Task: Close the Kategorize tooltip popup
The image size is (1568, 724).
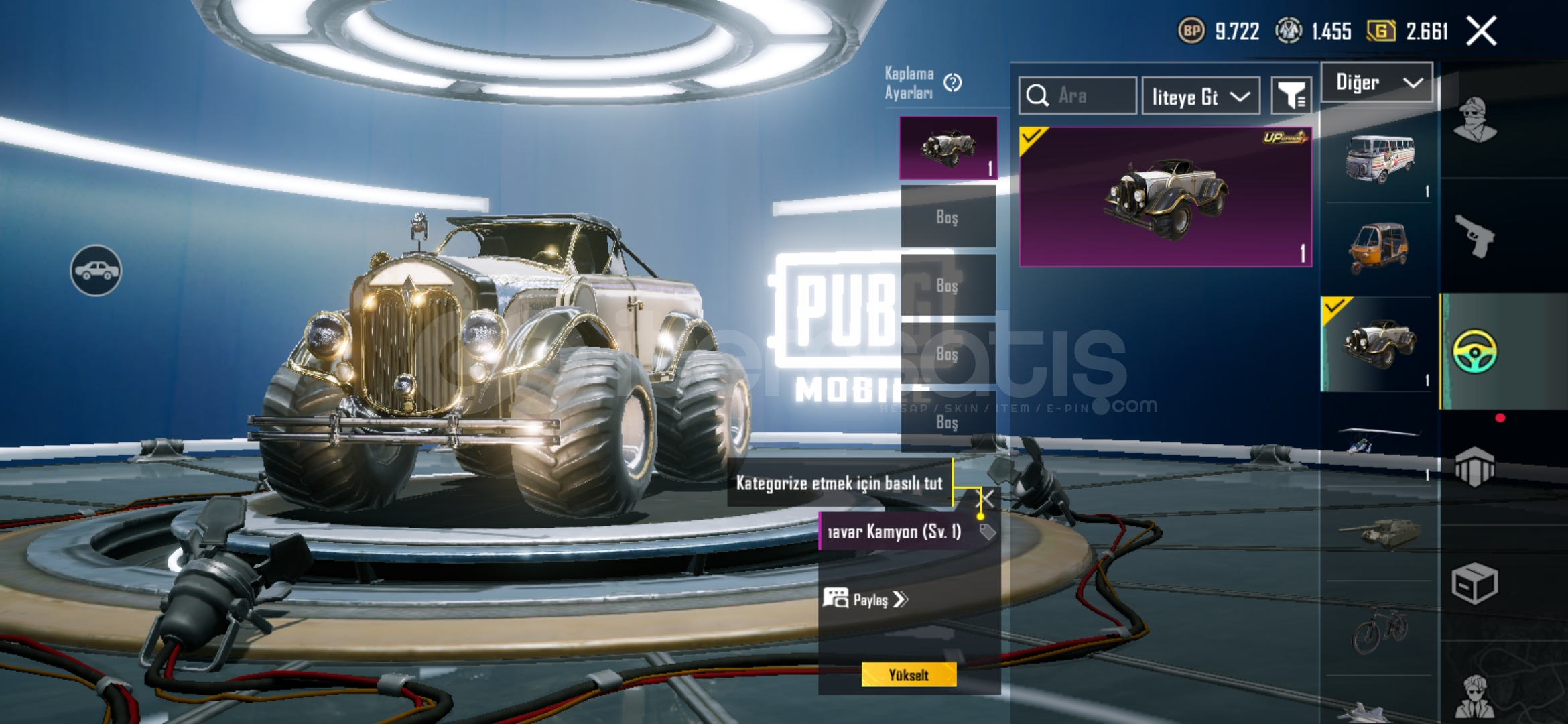Action: (x=987, y=497)
